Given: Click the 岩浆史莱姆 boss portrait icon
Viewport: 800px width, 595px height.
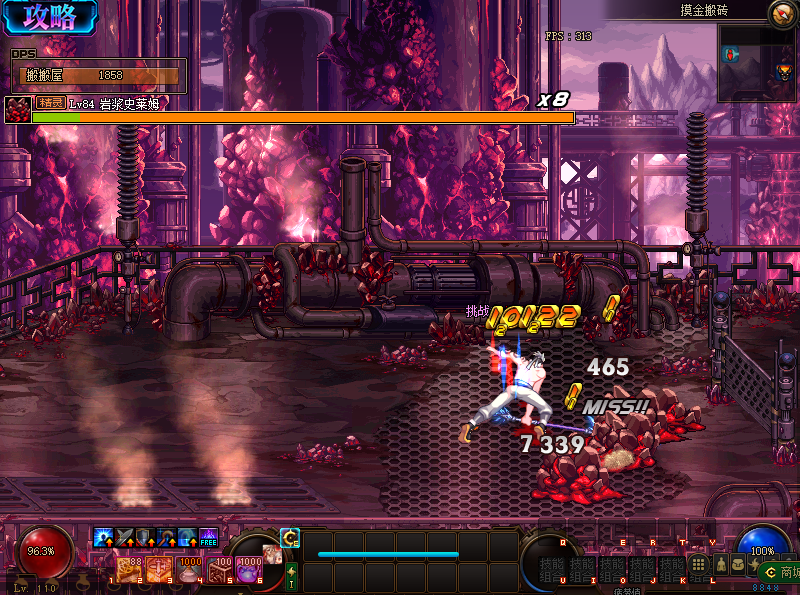Looking at the screenshot, I should pyautogui.click(x=15, y=108).
